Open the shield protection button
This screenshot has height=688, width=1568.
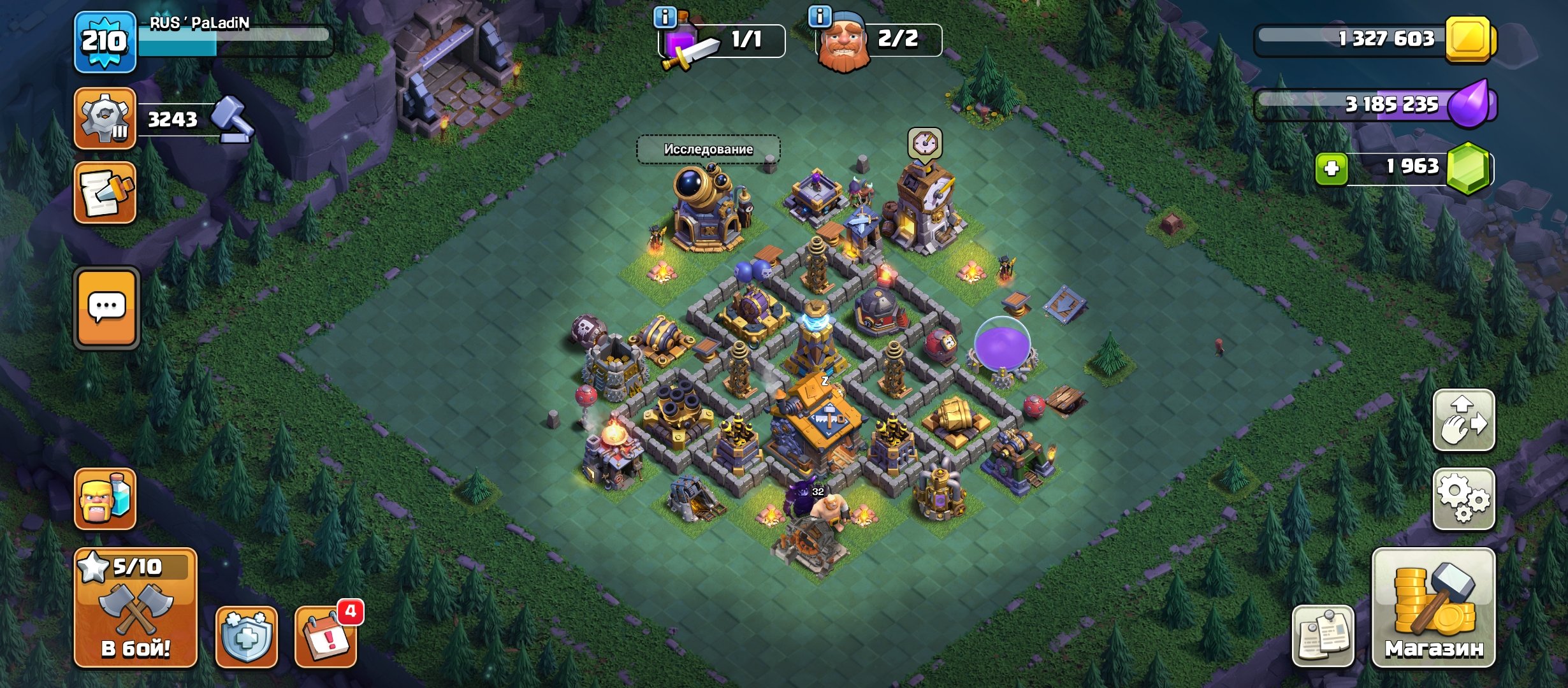click(x=247, y=636)
